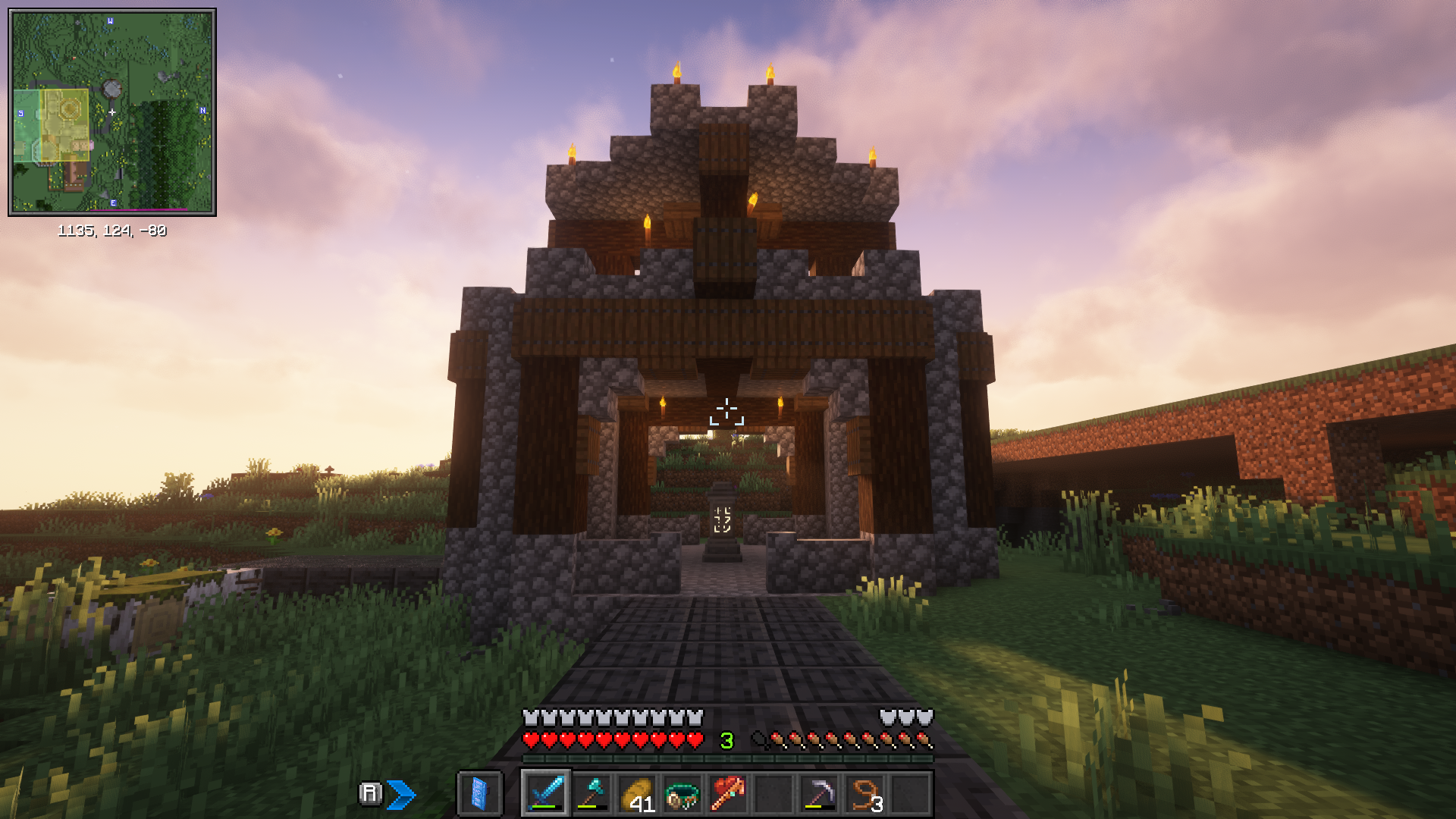Open the minimap
1456x819 pixels.
click(x=112, y=112)
